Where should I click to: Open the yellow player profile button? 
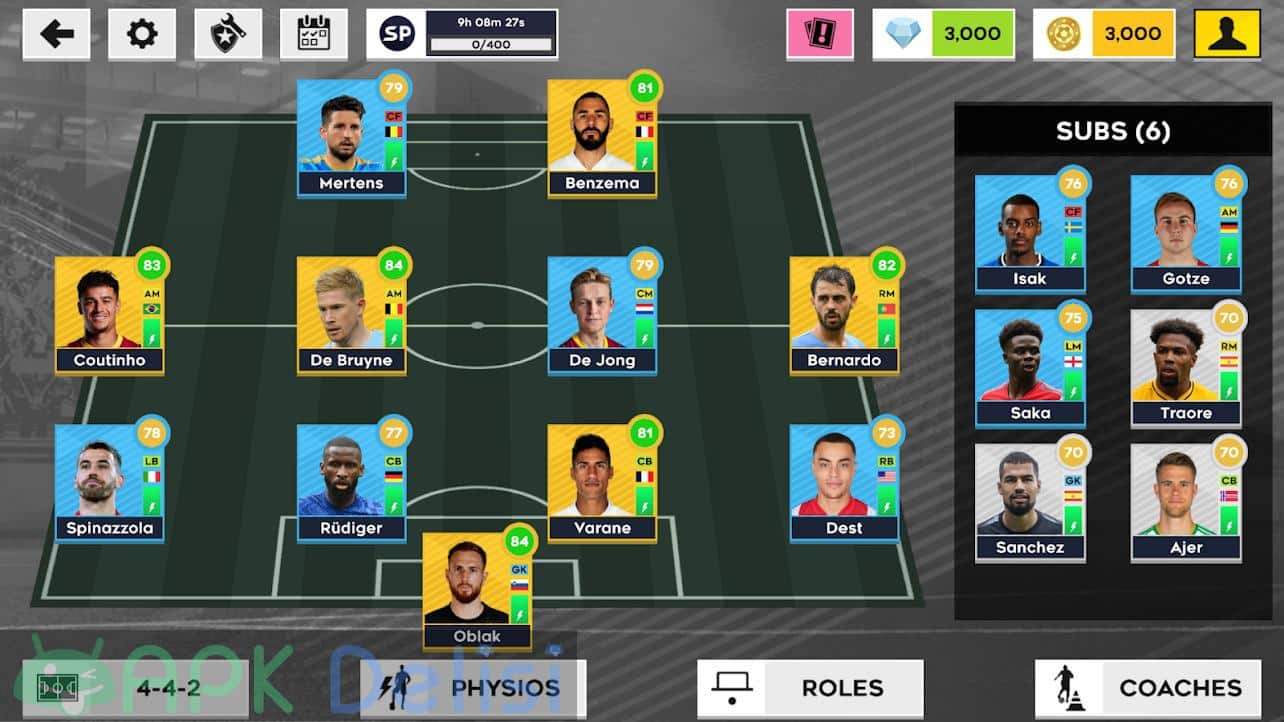1227,34
